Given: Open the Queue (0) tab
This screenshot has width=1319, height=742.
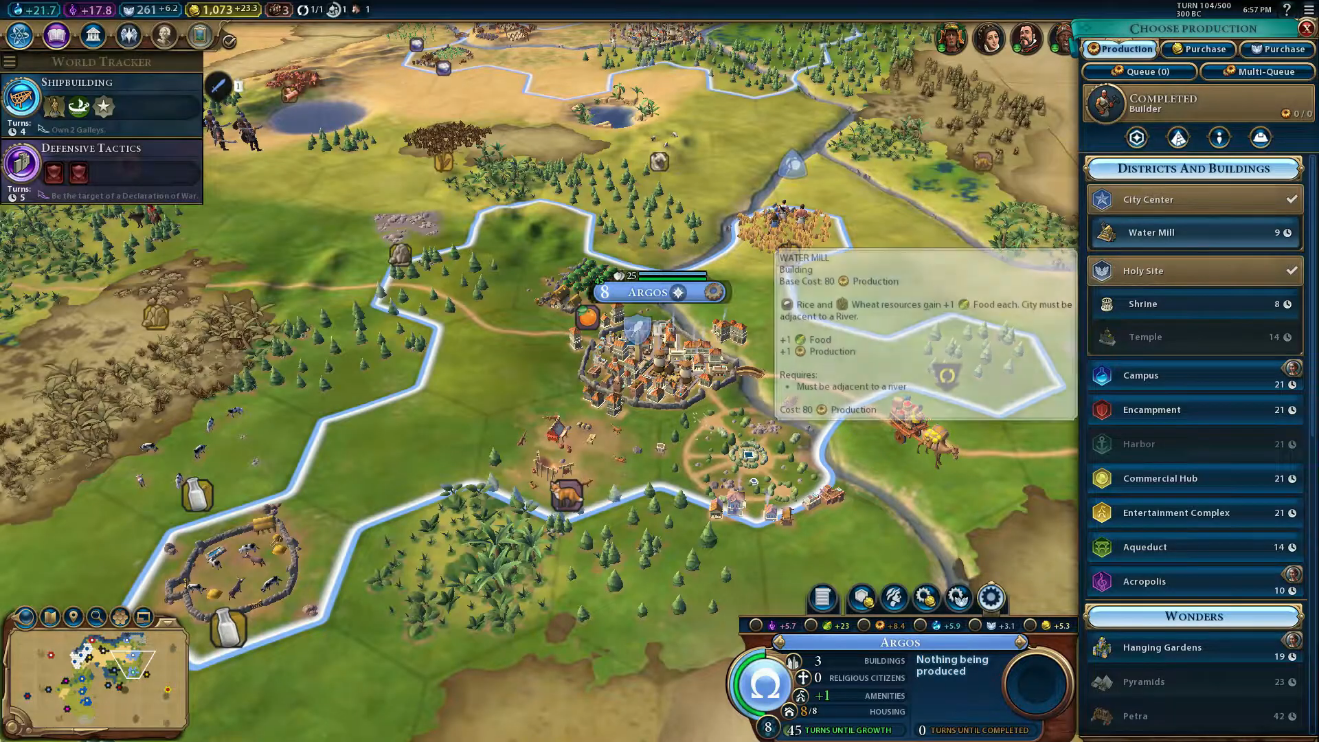Looking at the screenshot, I should point(1140,72).
